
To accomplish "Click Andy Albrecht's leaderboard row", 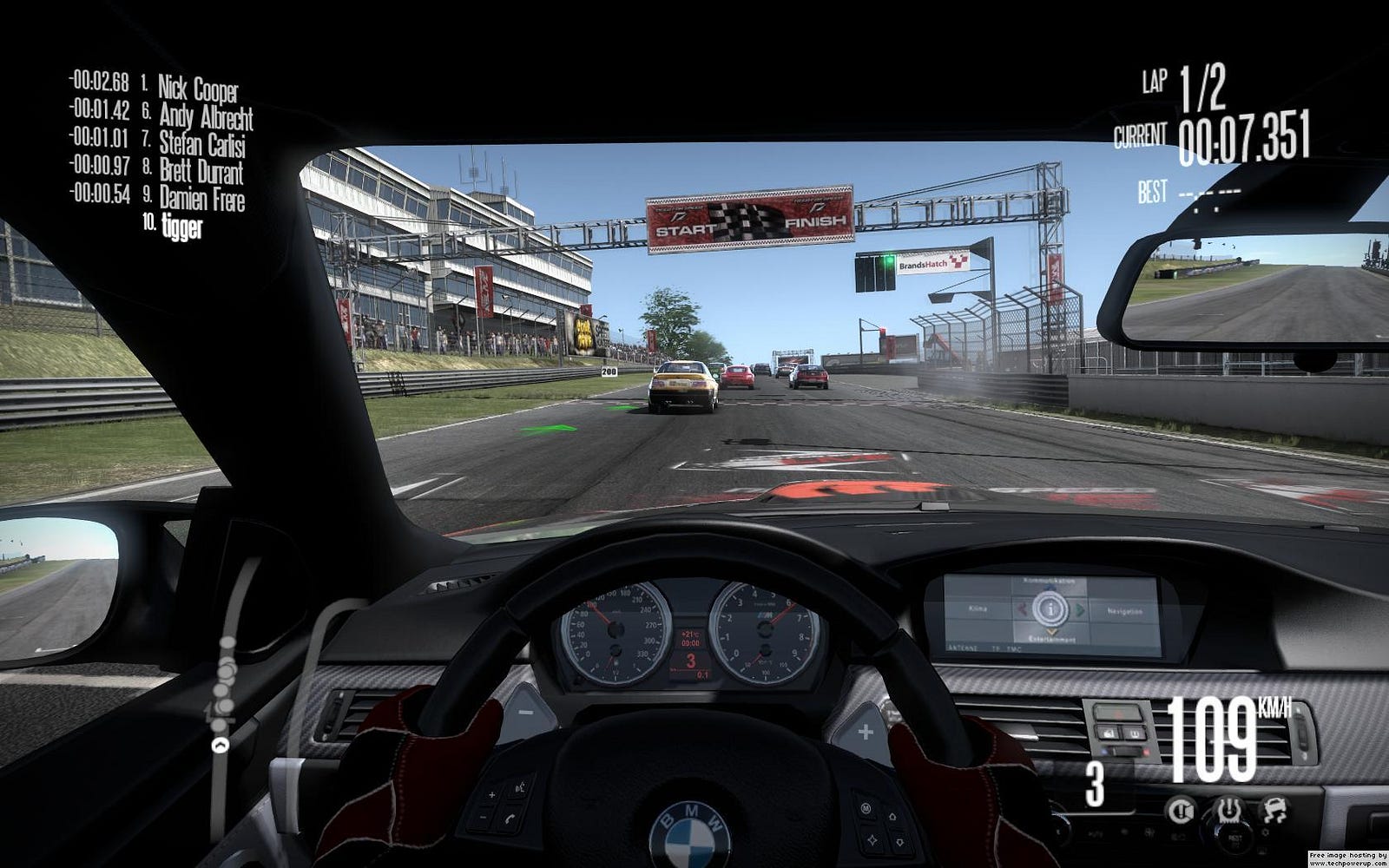I will 206,116.
